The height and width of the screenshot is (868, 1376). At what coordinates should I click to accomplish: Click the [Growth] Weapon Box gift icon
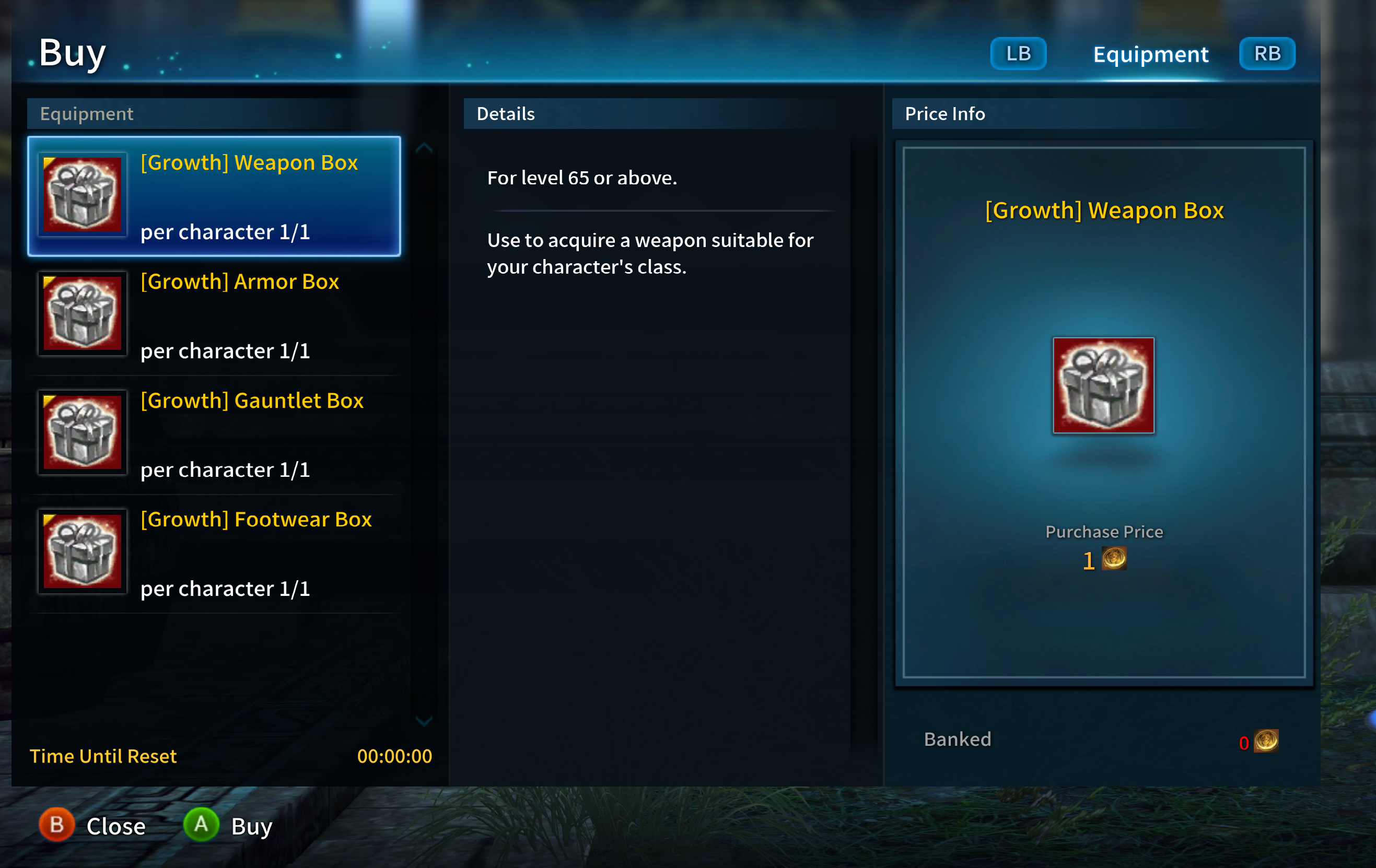tap(83, 194)
